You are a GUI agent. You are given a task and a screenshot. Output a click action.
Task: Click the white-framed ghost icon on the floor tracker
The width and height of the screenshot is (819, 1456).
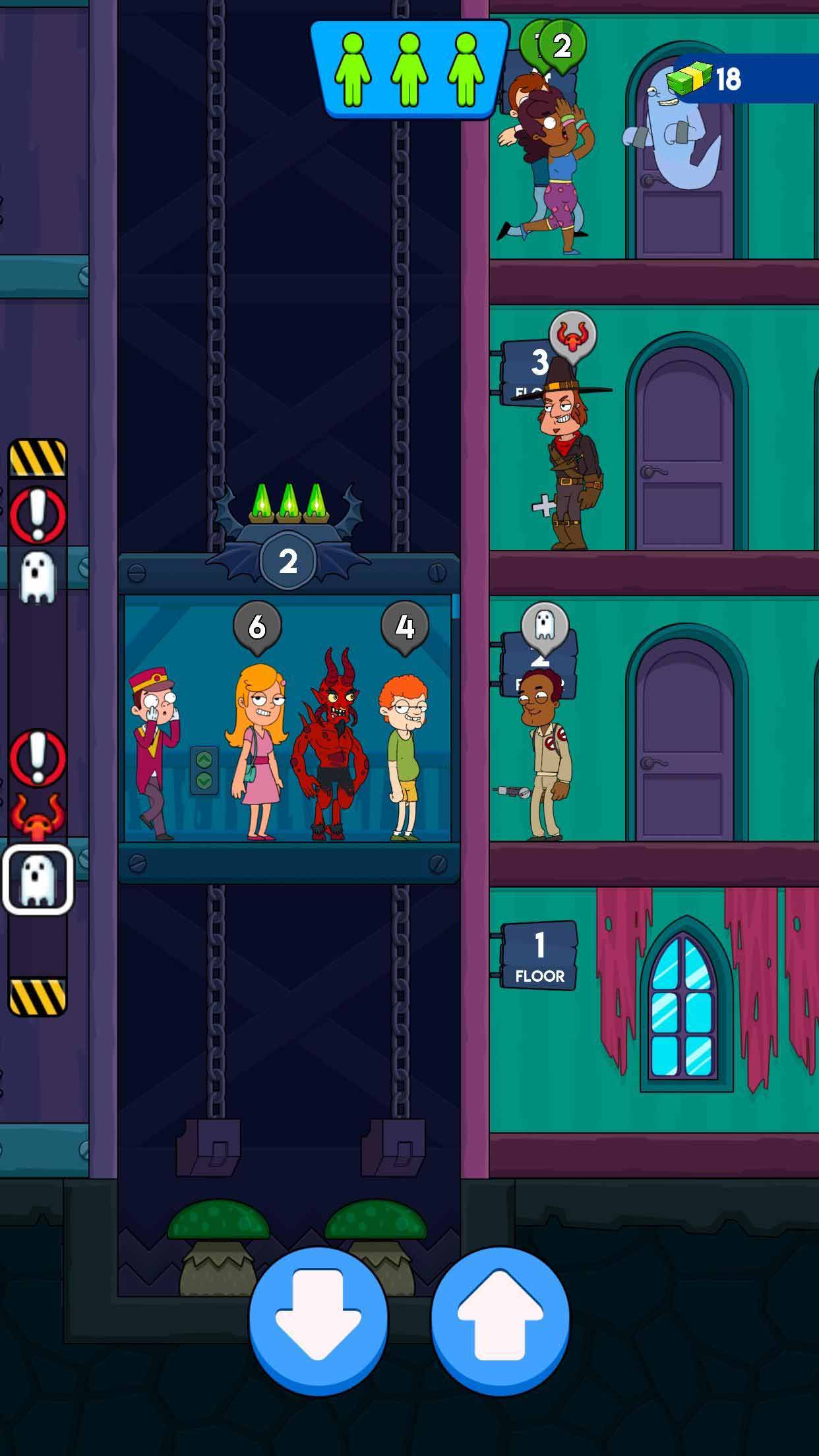coord(38,879)
